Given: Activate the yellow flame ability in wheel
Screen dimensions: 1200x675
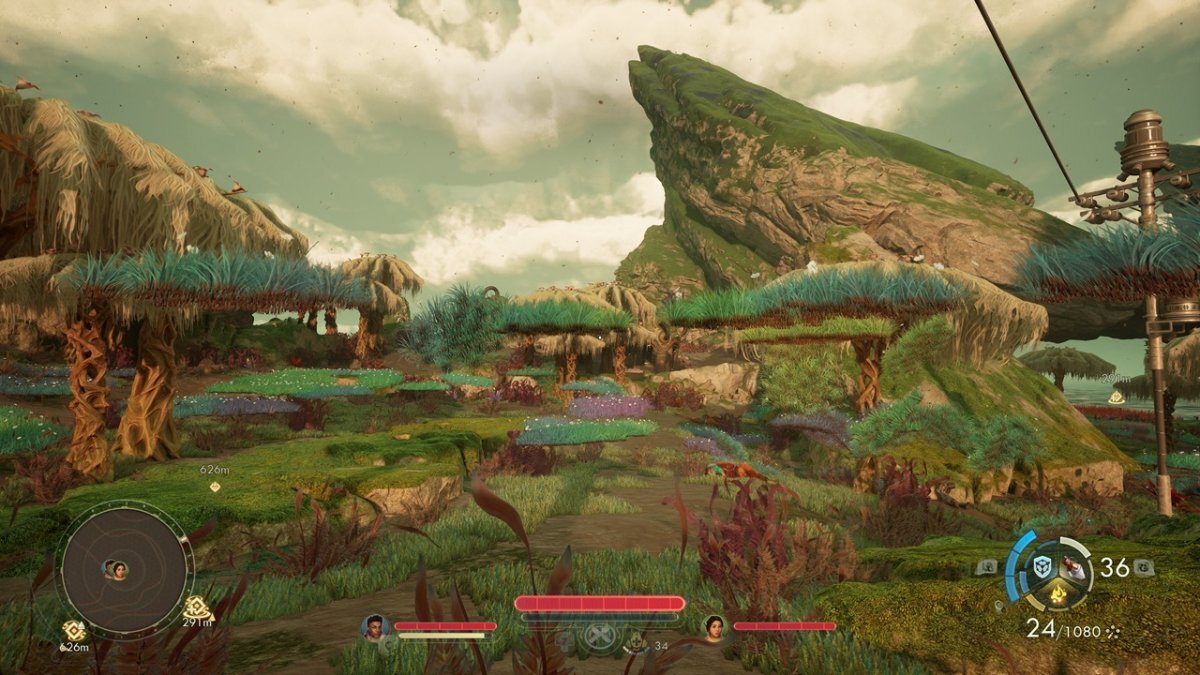Looking at the screenshot, I should 1057,596.
